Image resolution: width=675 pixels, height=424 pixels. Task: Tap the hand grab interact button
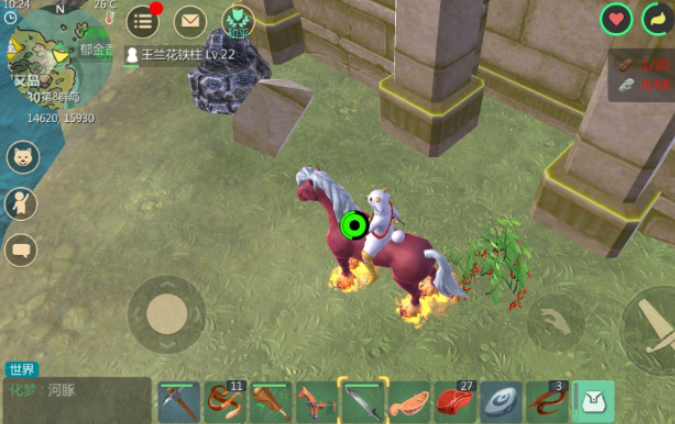[556, 322]
